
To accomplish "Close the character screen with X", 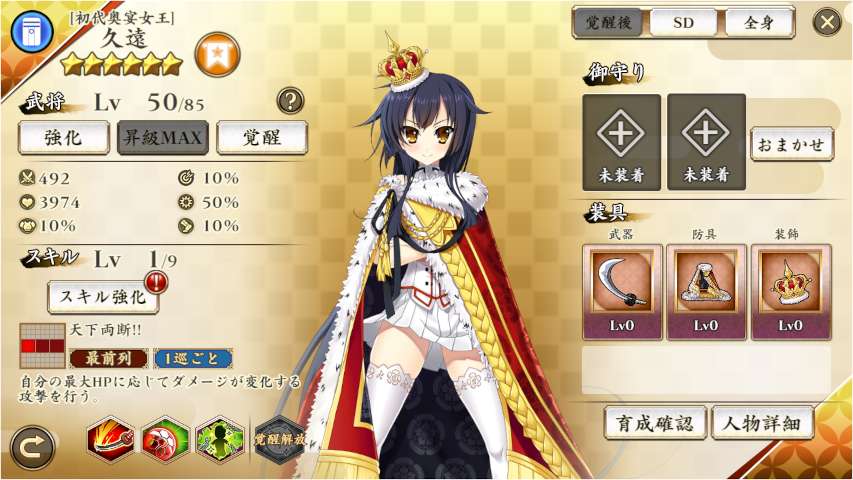I will pos(827,22).
